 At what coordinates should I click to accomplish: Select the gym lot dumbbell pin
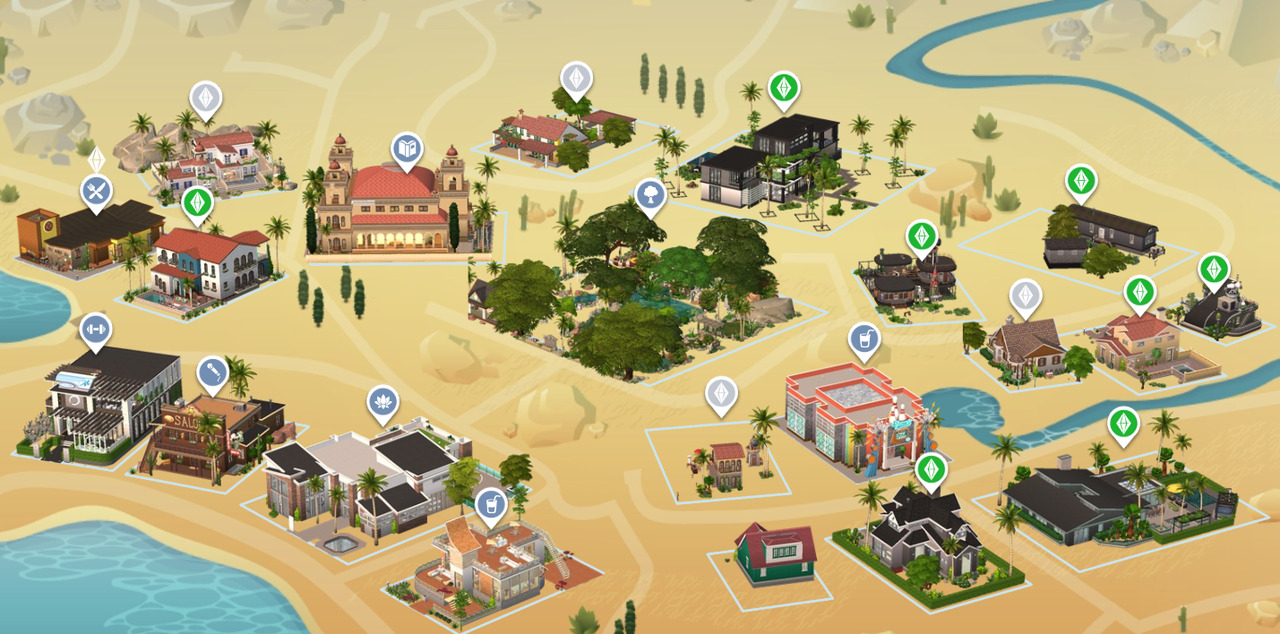coord(96,329)
